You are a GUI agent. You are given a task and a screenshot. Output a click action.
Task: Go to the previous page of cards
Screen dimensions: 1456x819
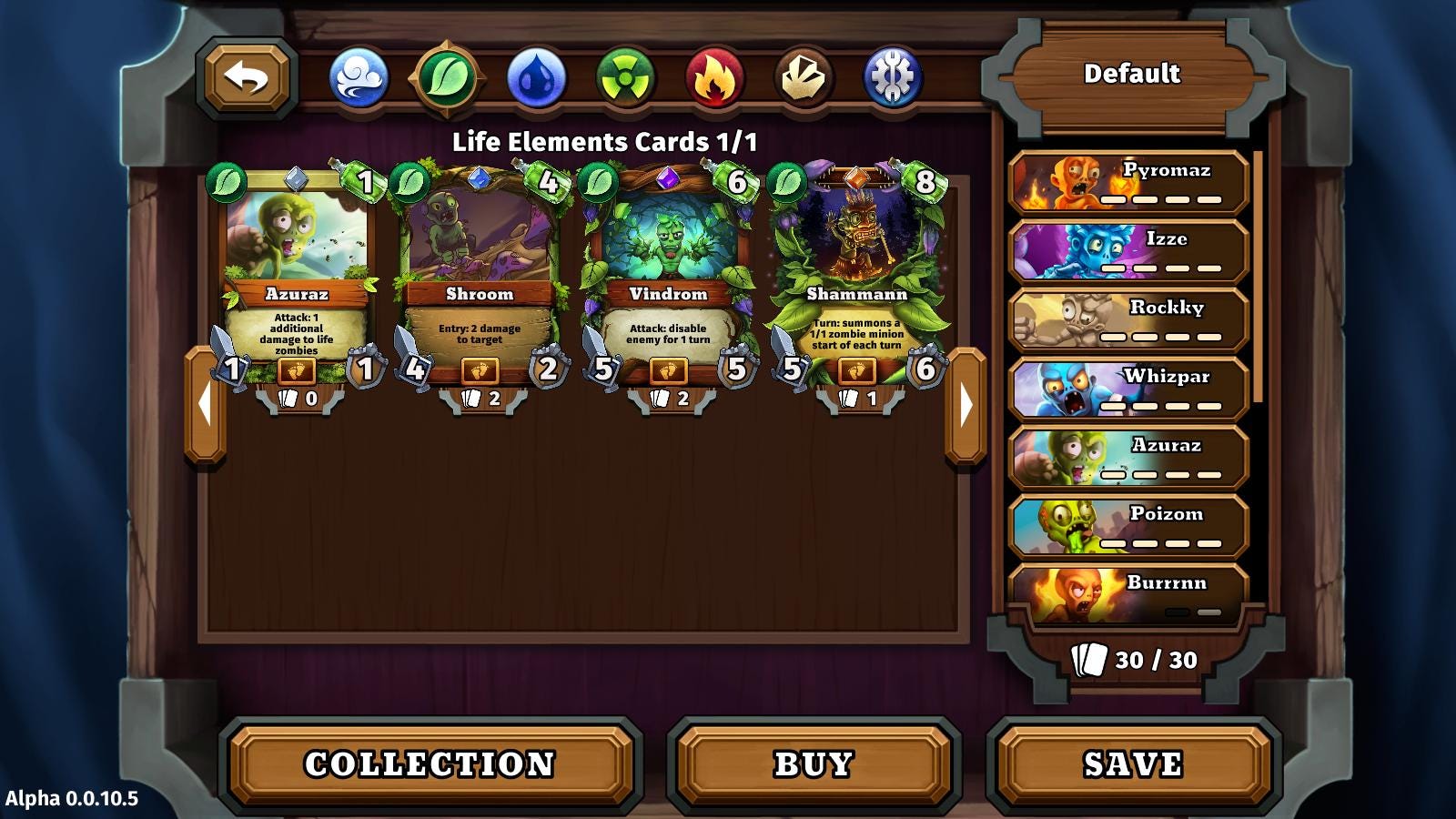click(x=205, y=405)
